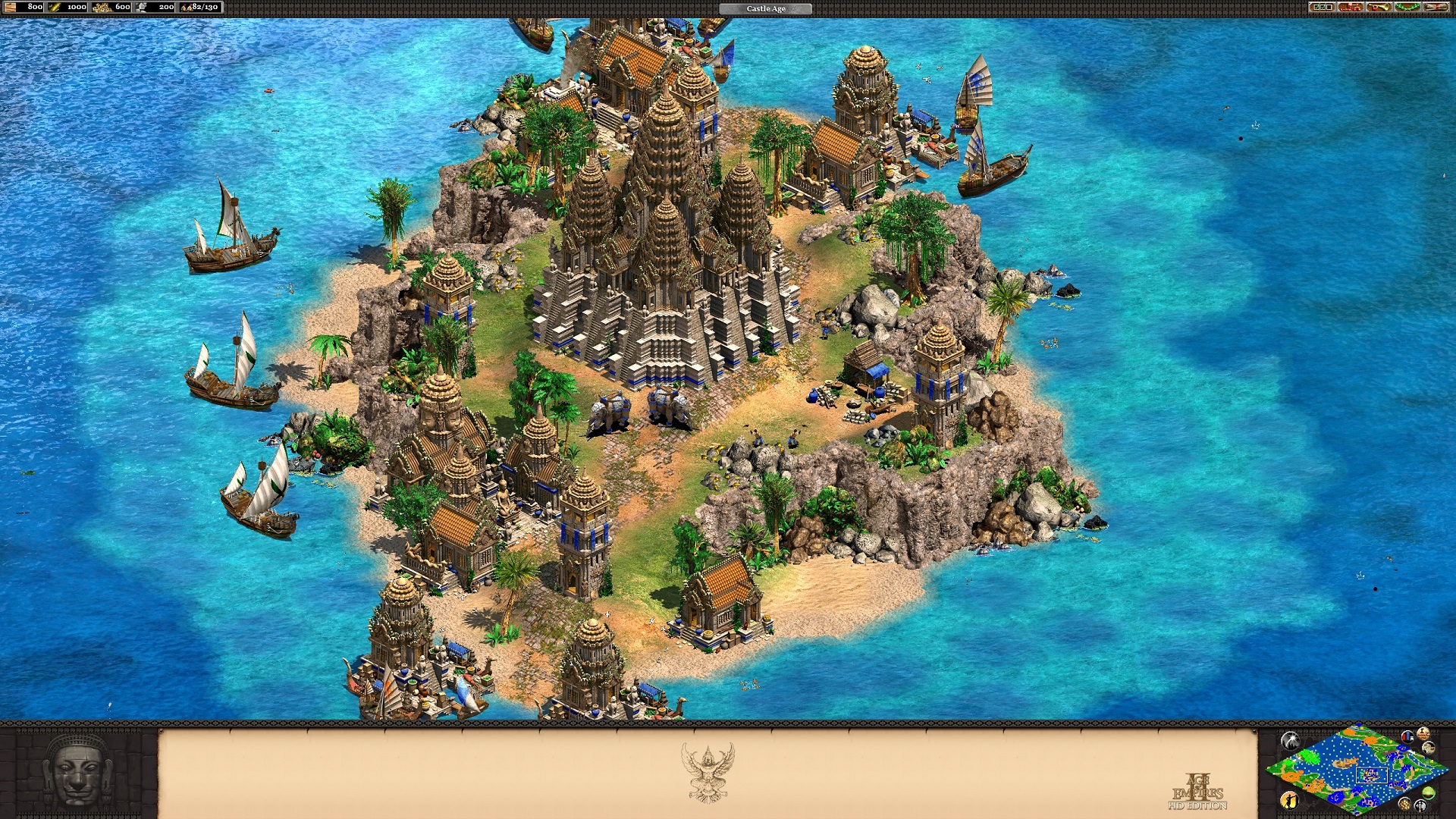Select the idle villager button

coord(1288,799)
